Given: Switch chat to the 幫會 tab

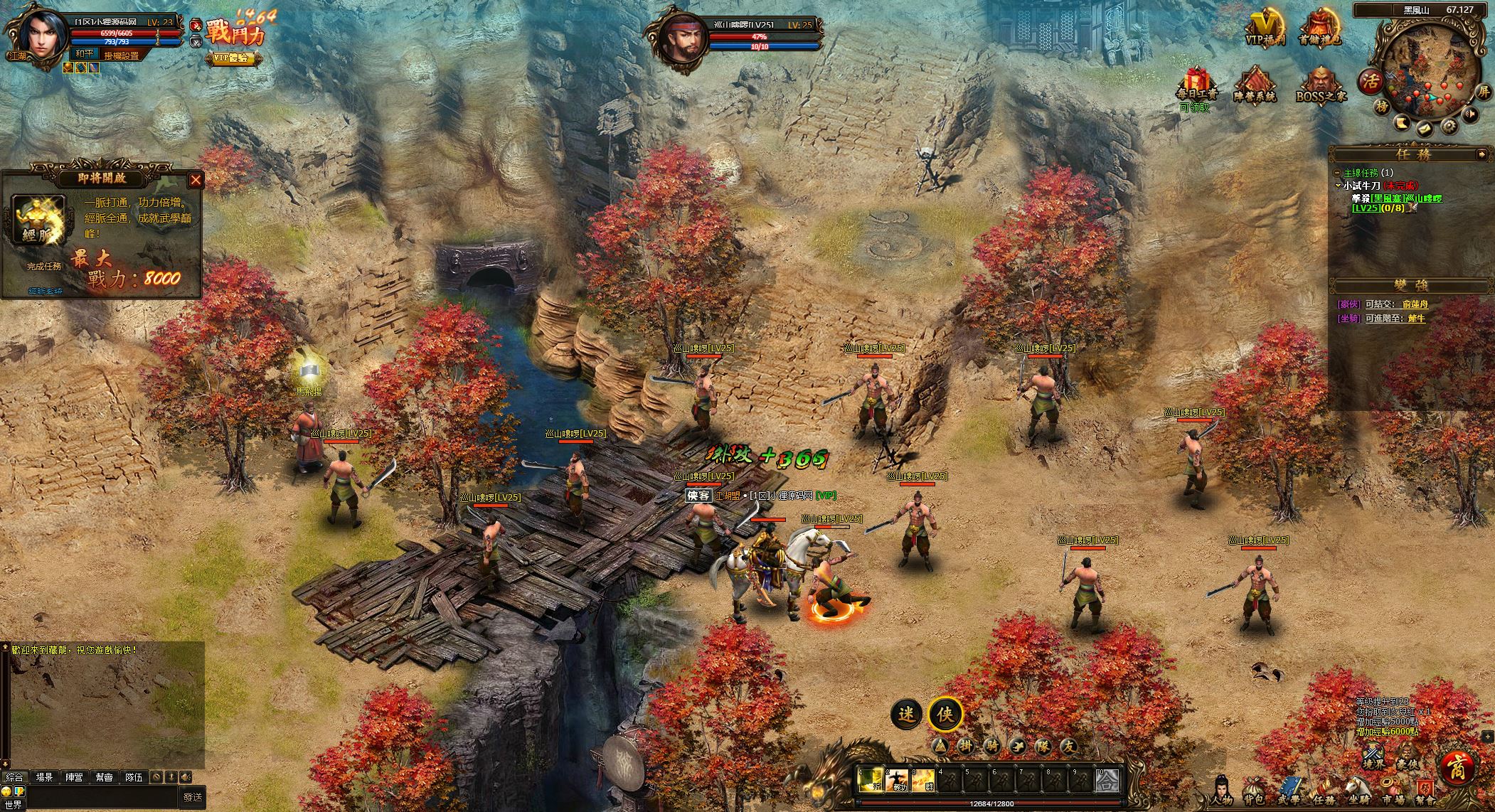Looking at the screenshot, I should pyautogui.click(x=105, y=777).
